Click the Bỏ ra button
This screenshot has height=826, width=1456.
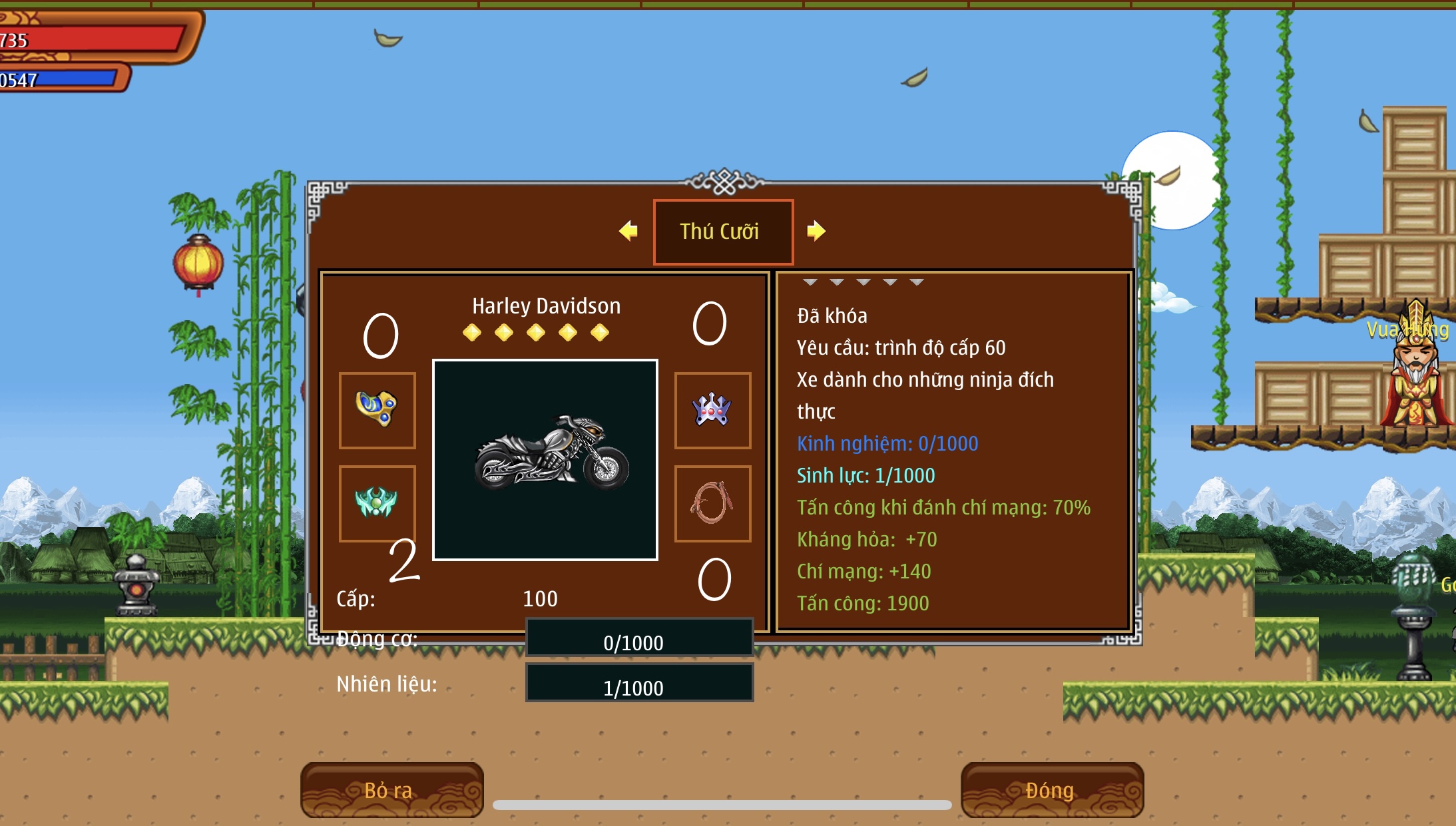391,790
